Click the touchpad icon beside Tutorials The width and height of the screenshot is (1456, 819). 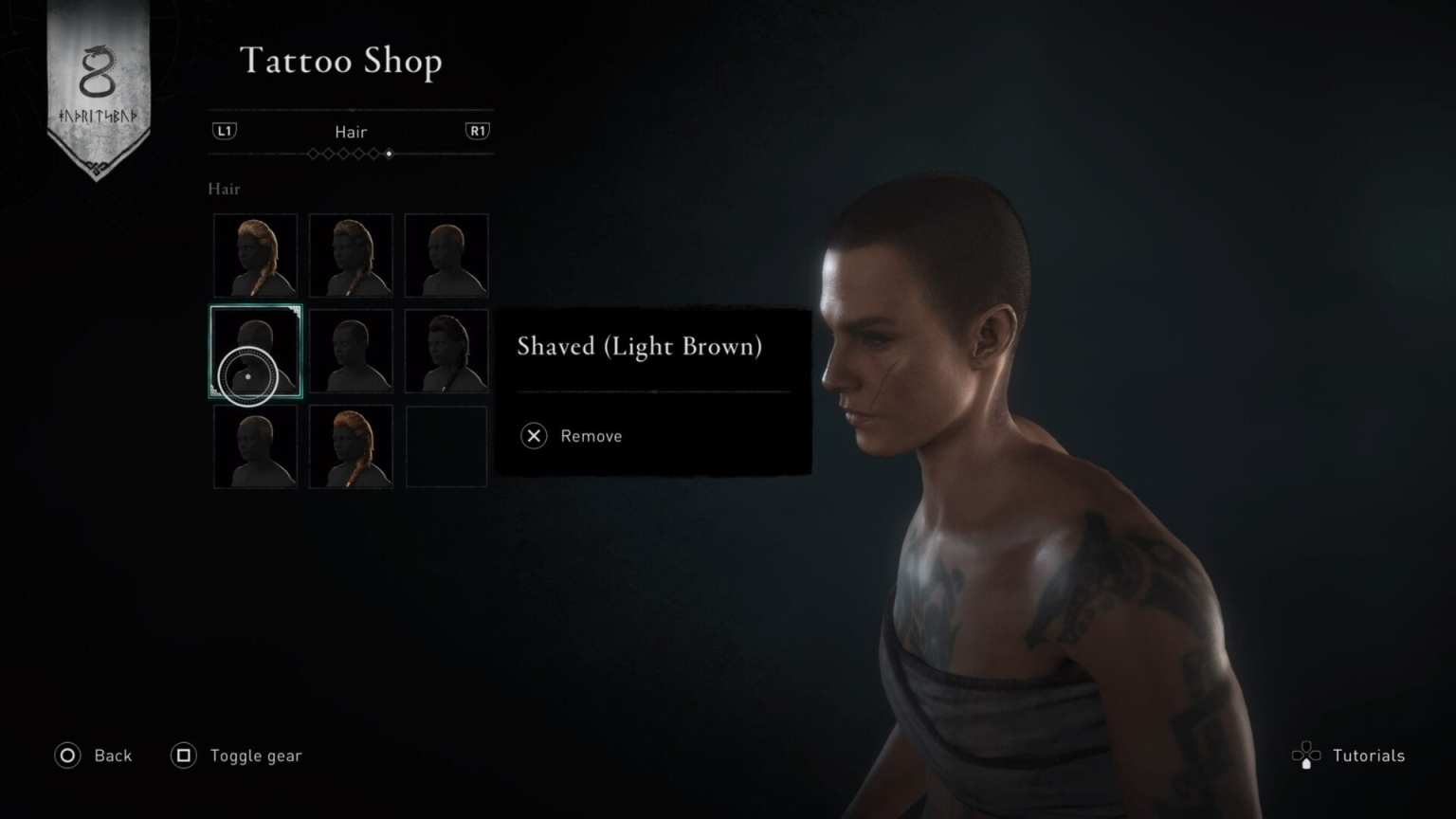[x=1307, y=755]
